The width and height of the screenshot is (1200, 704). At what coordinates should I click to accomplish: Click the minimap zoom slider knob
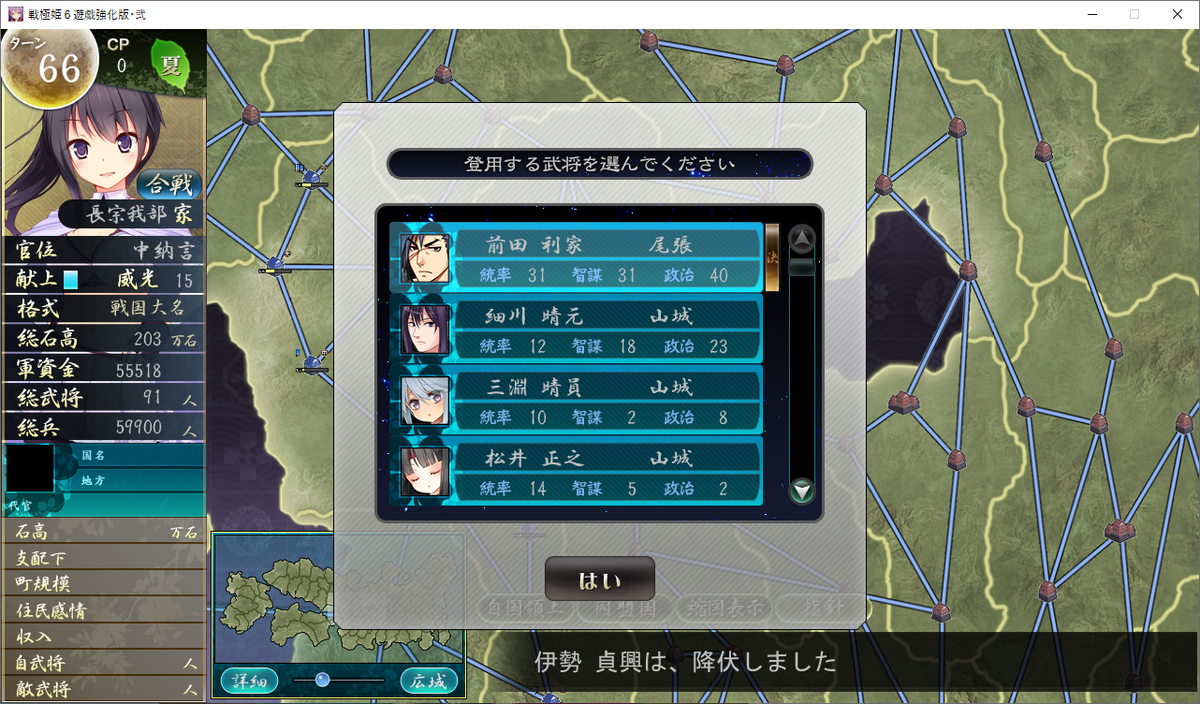322,680
